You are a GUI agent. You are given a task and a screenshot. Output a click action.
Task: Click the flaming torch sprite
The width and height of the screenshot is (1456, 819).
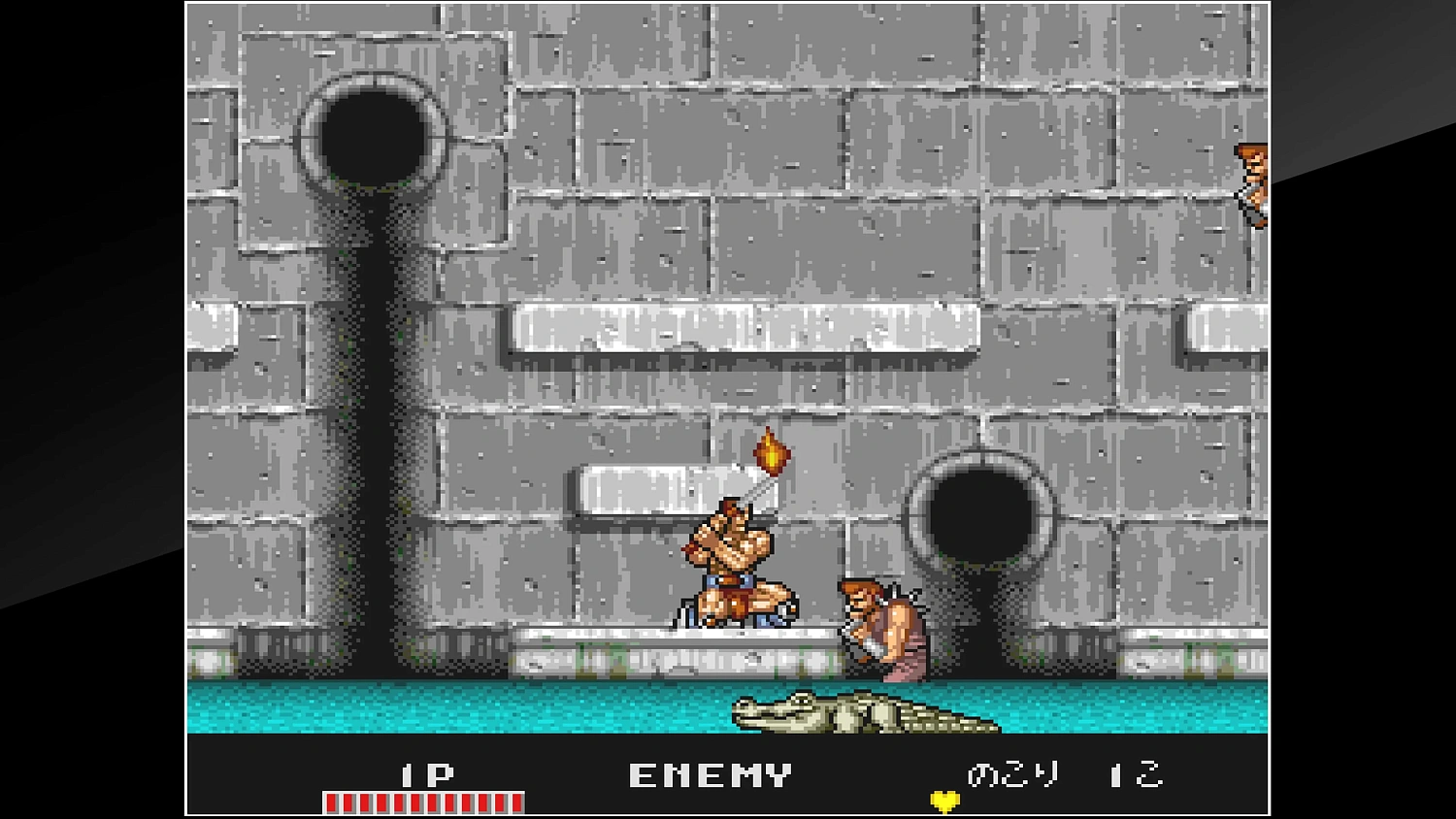[770, 453]
